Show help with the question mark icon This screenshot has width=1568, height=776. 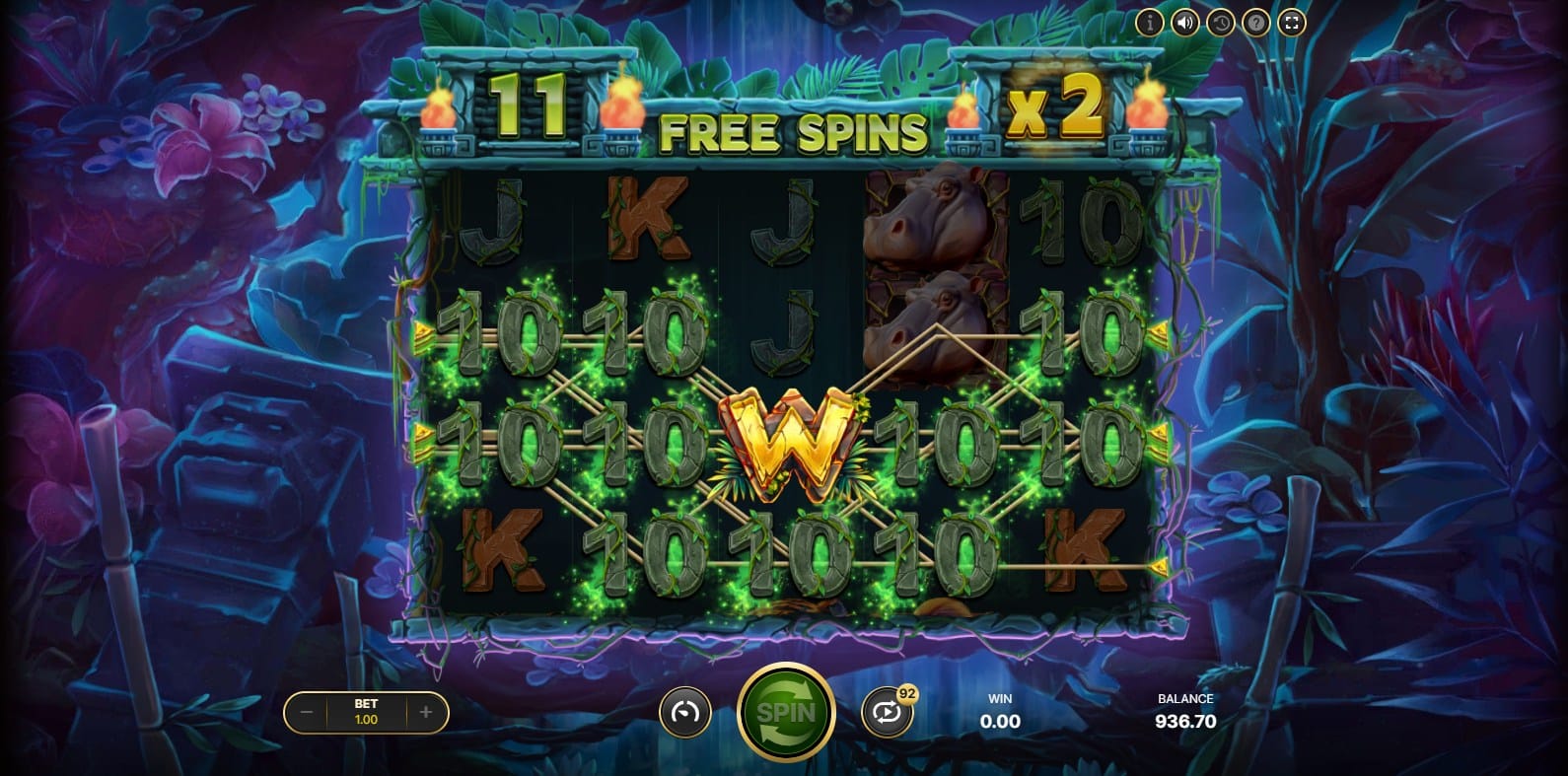coord(1255,23)
